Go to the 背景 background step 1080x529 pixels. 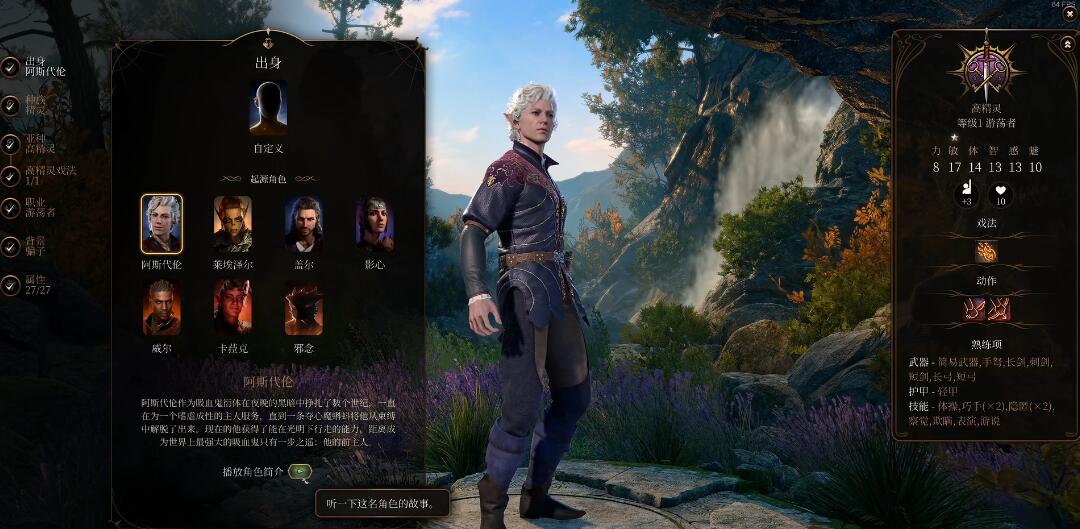point(10,246)
